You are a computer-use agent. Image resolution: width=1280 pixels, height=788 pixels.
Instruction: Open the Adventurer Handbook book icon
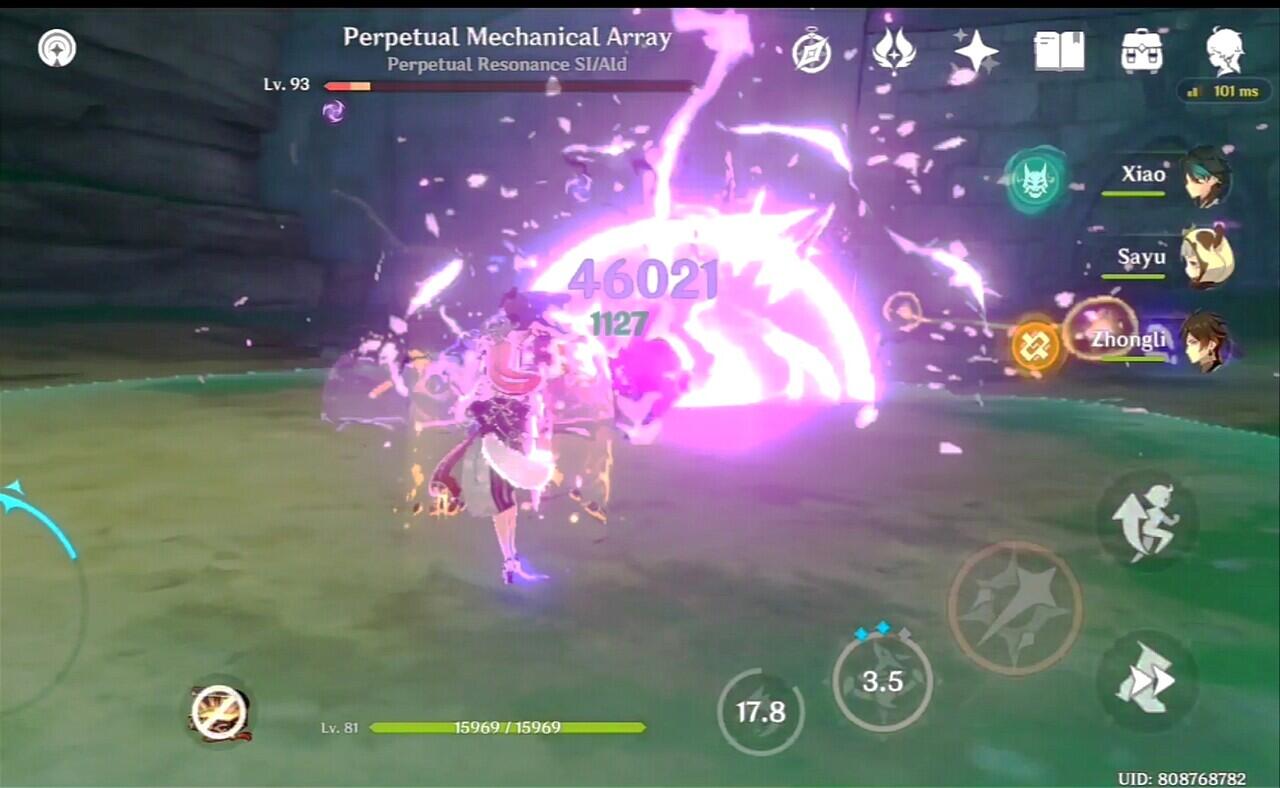[x=1059, y=50]
